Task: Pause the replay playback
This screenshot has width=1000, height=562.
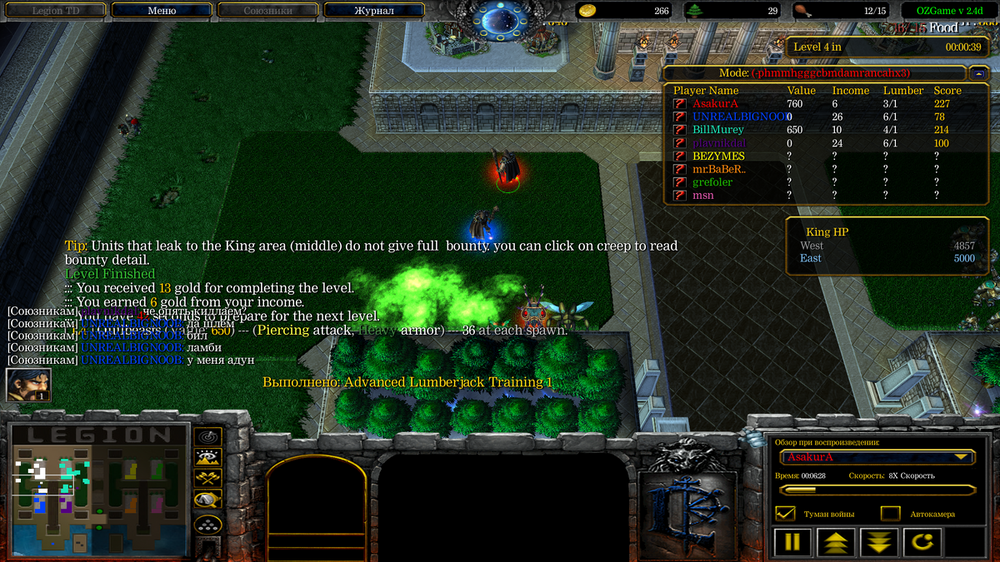Action: coord(792,543)
